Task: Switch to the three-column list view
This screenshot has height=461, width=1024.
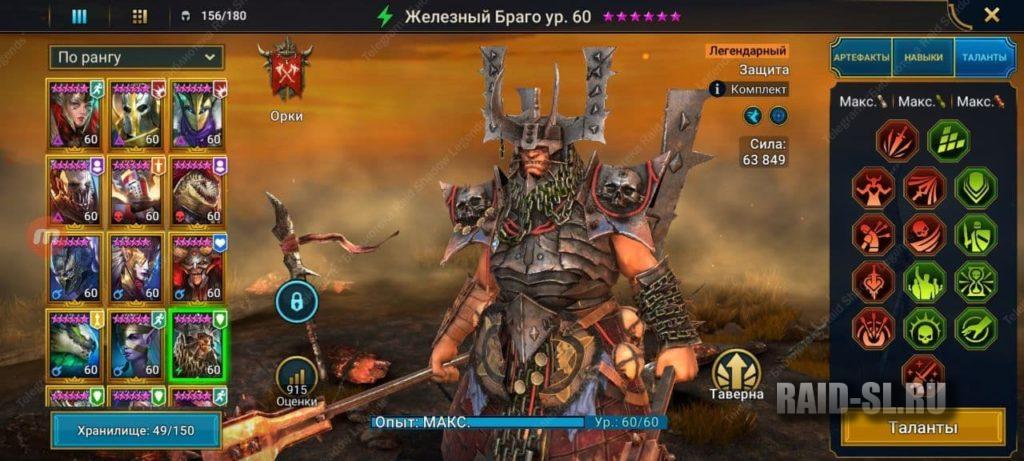Action: coord(79,16)
